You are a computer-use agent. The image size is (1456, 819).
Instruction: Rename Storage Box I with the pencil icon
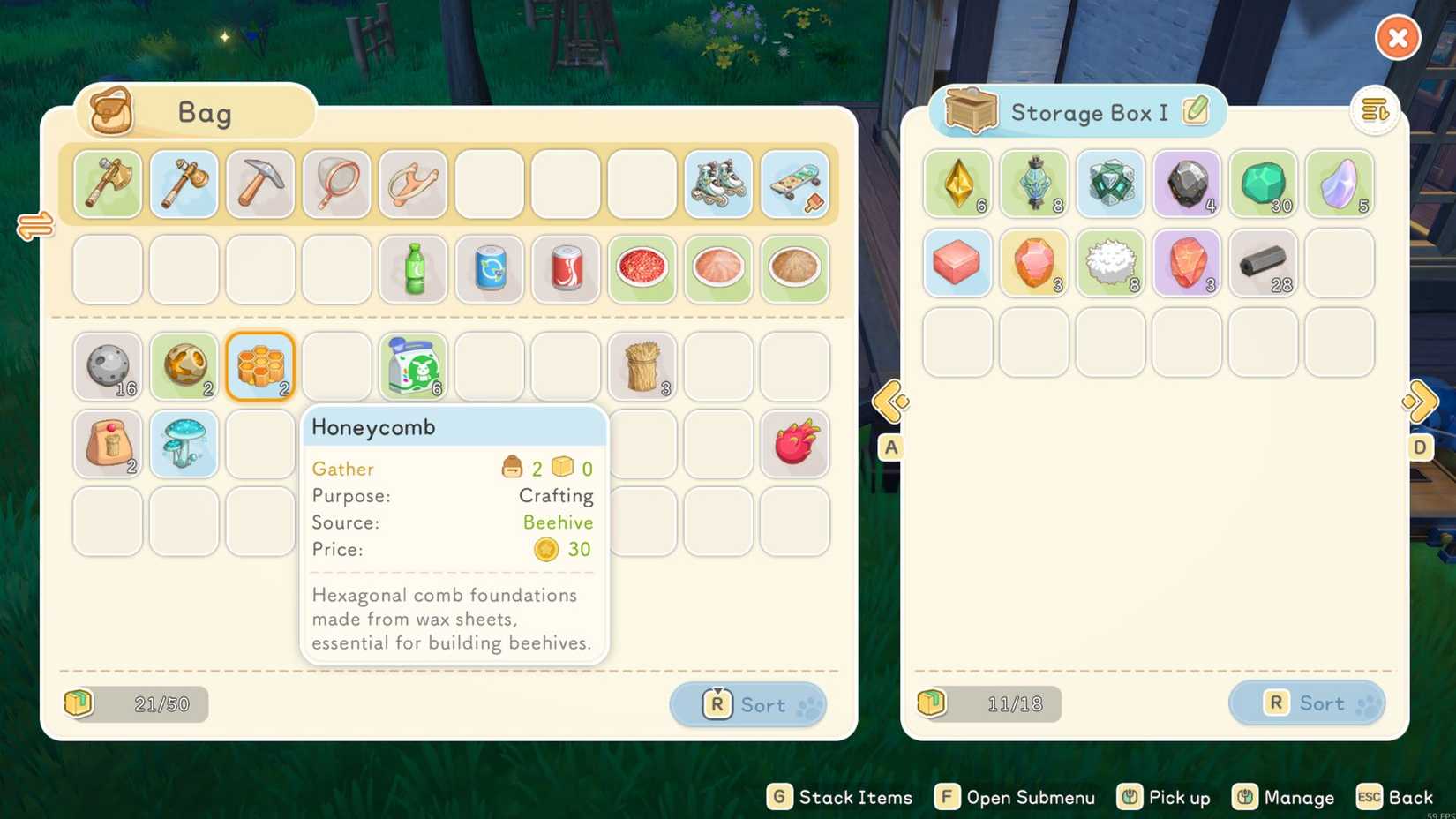pyautogui.click(x=1194, y=112)
